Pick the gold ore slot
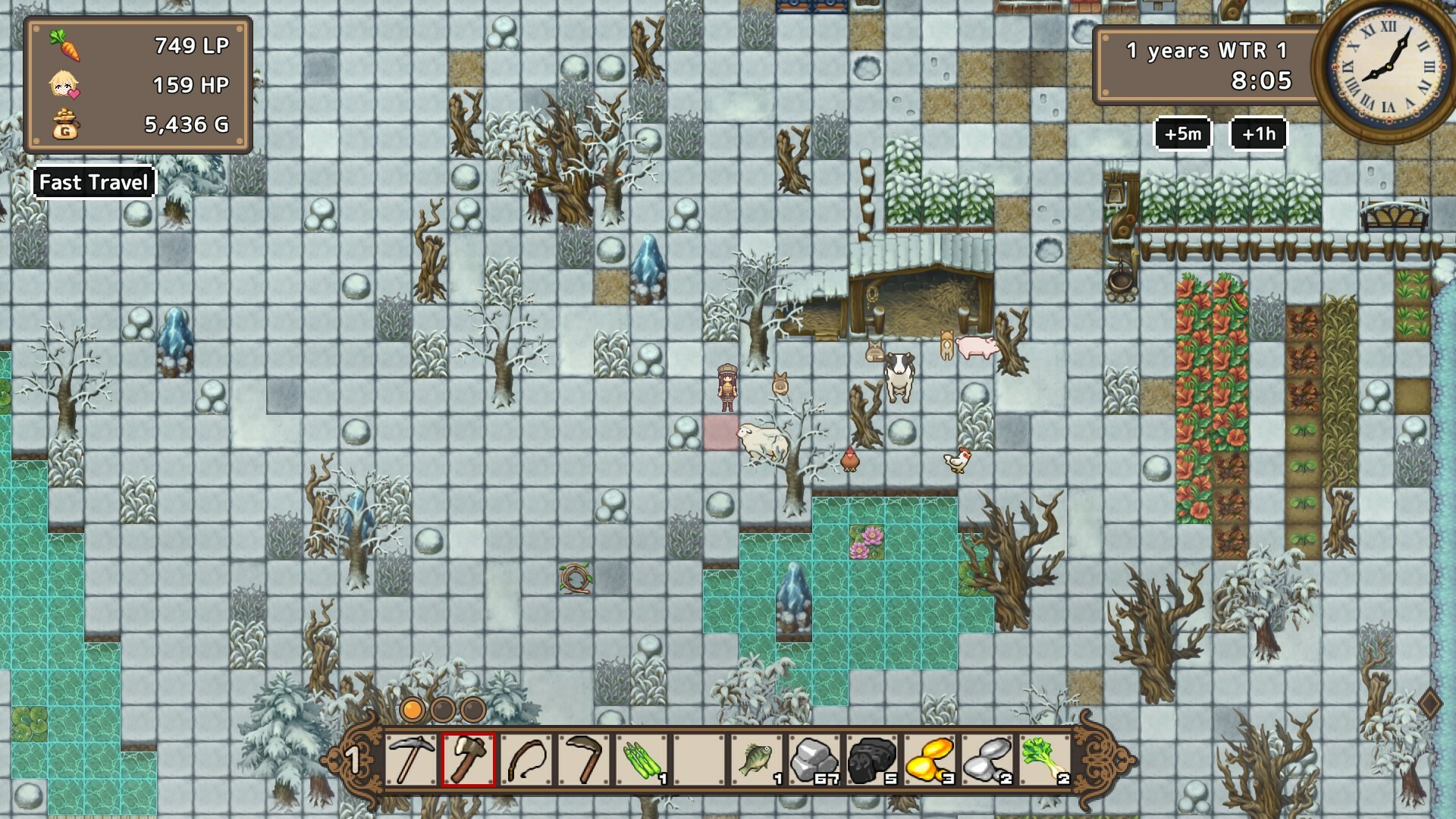Image resolution: width=1456 pixels, height=819 pixels. [930, 760]
